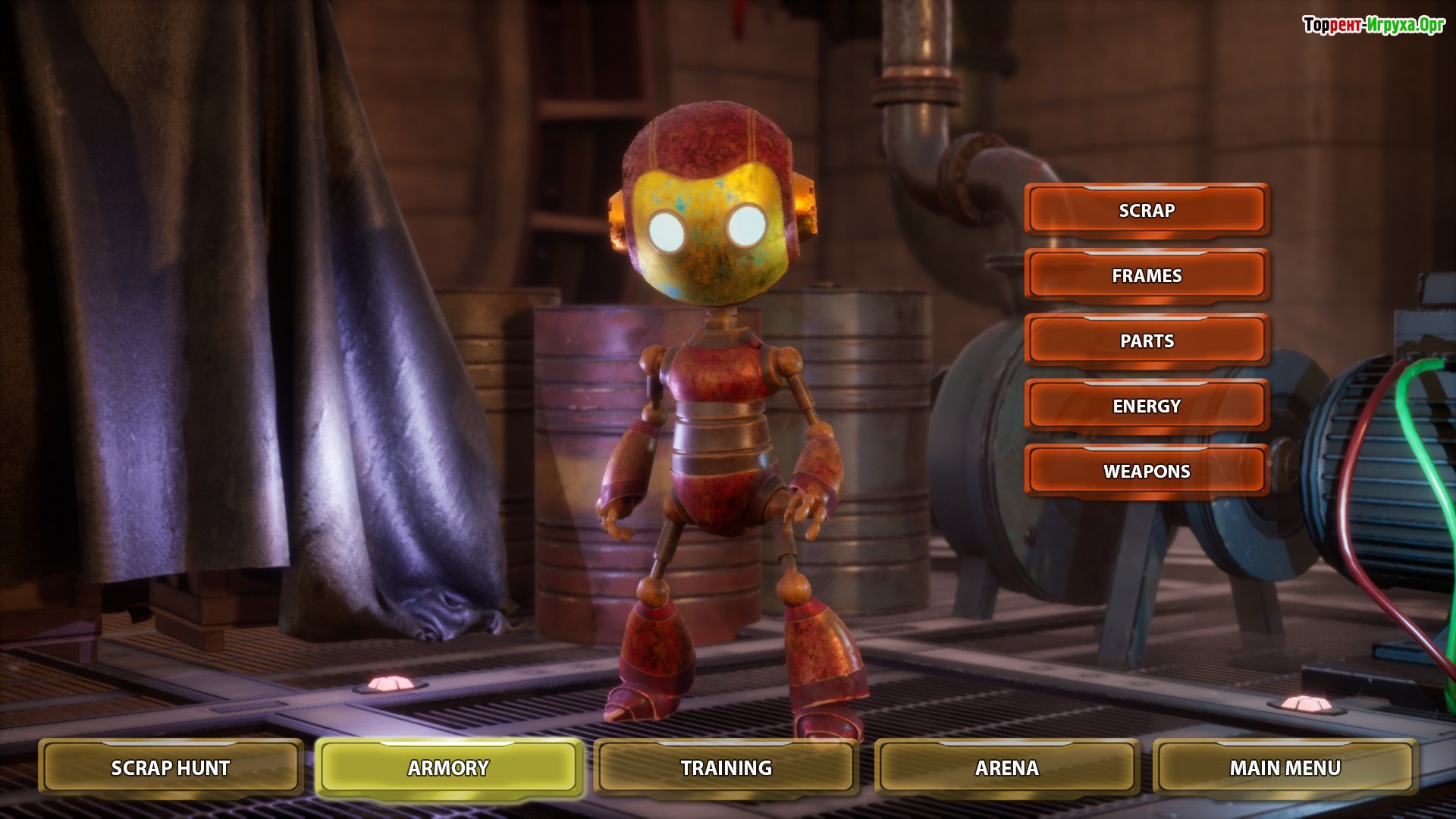The image size is (1456, 819).
Task: Open the Scrap category
Action: pos(1147,210)
